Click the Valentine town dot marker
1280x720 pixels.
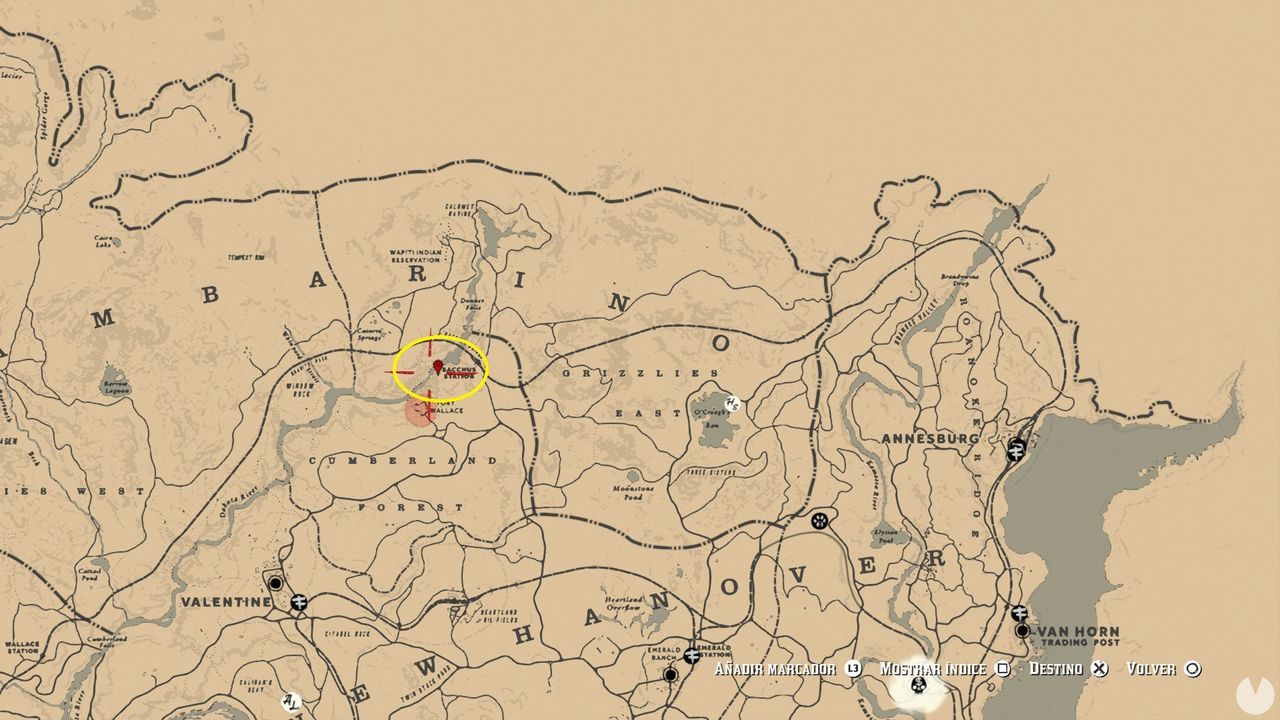pos(276,583)
